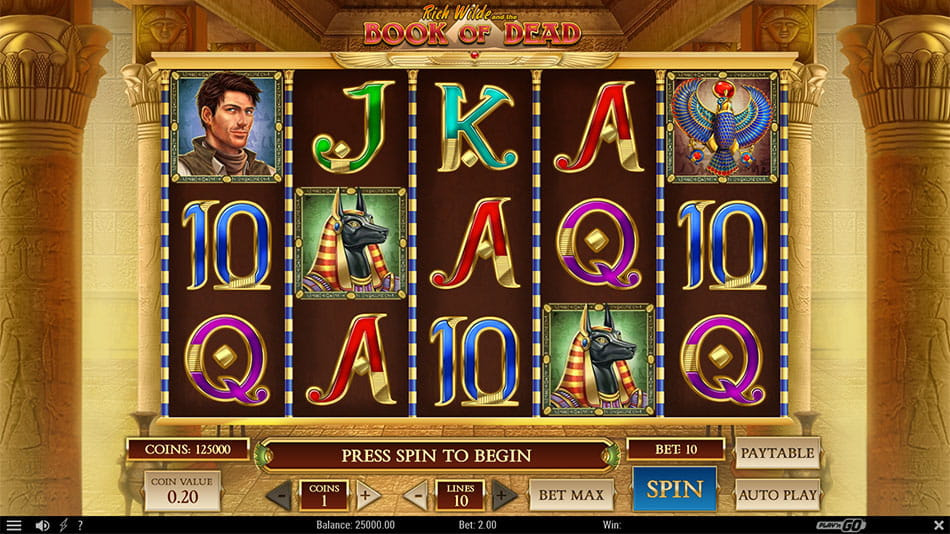Toggle the lightning bolt fast play
Viewport: 950px width, 534px height.
point(63,525)
